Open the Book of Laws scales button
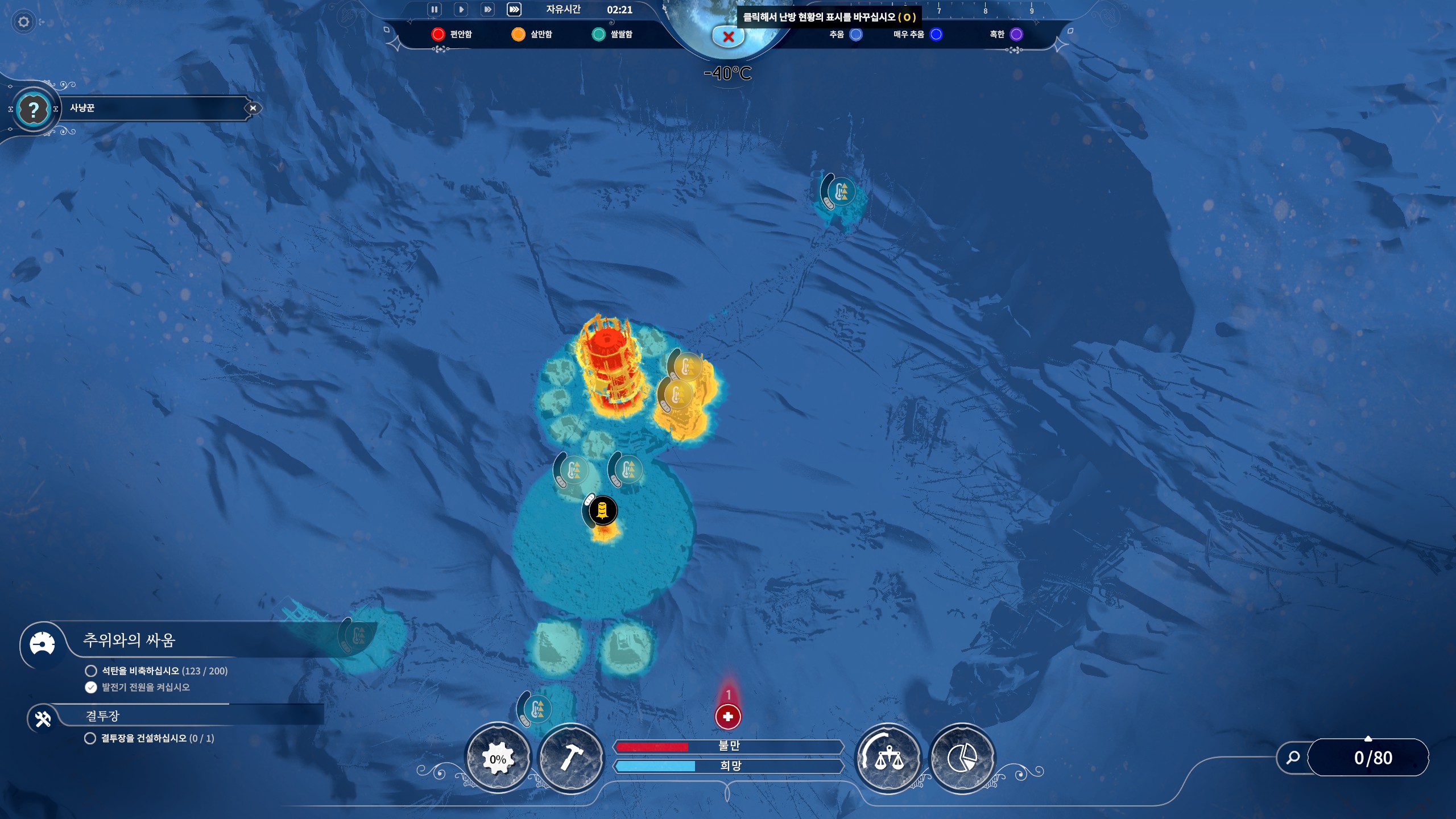 [x=888, y=758]
